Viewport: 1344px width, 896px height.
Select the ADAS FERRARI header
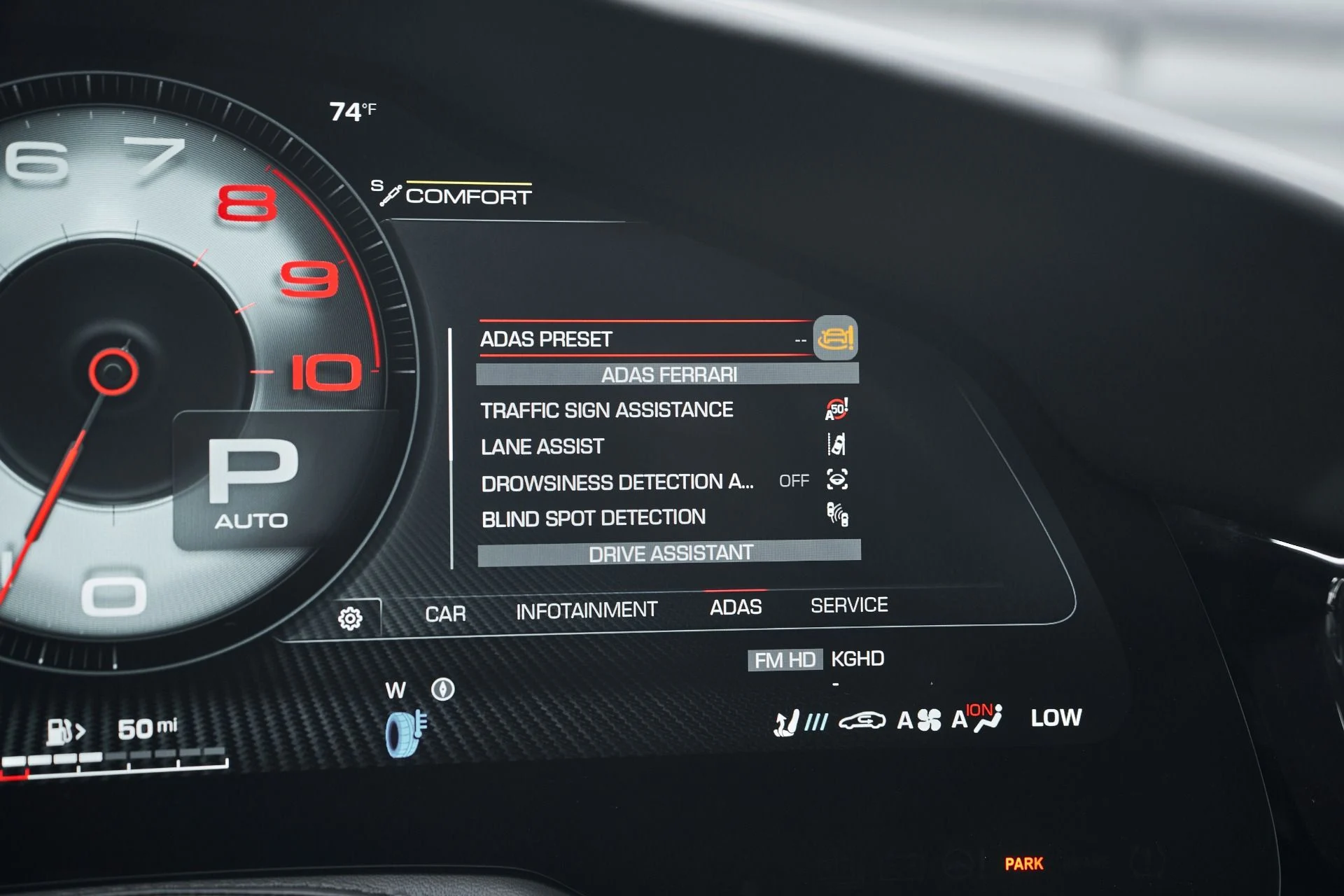click(x=668, y=374)
